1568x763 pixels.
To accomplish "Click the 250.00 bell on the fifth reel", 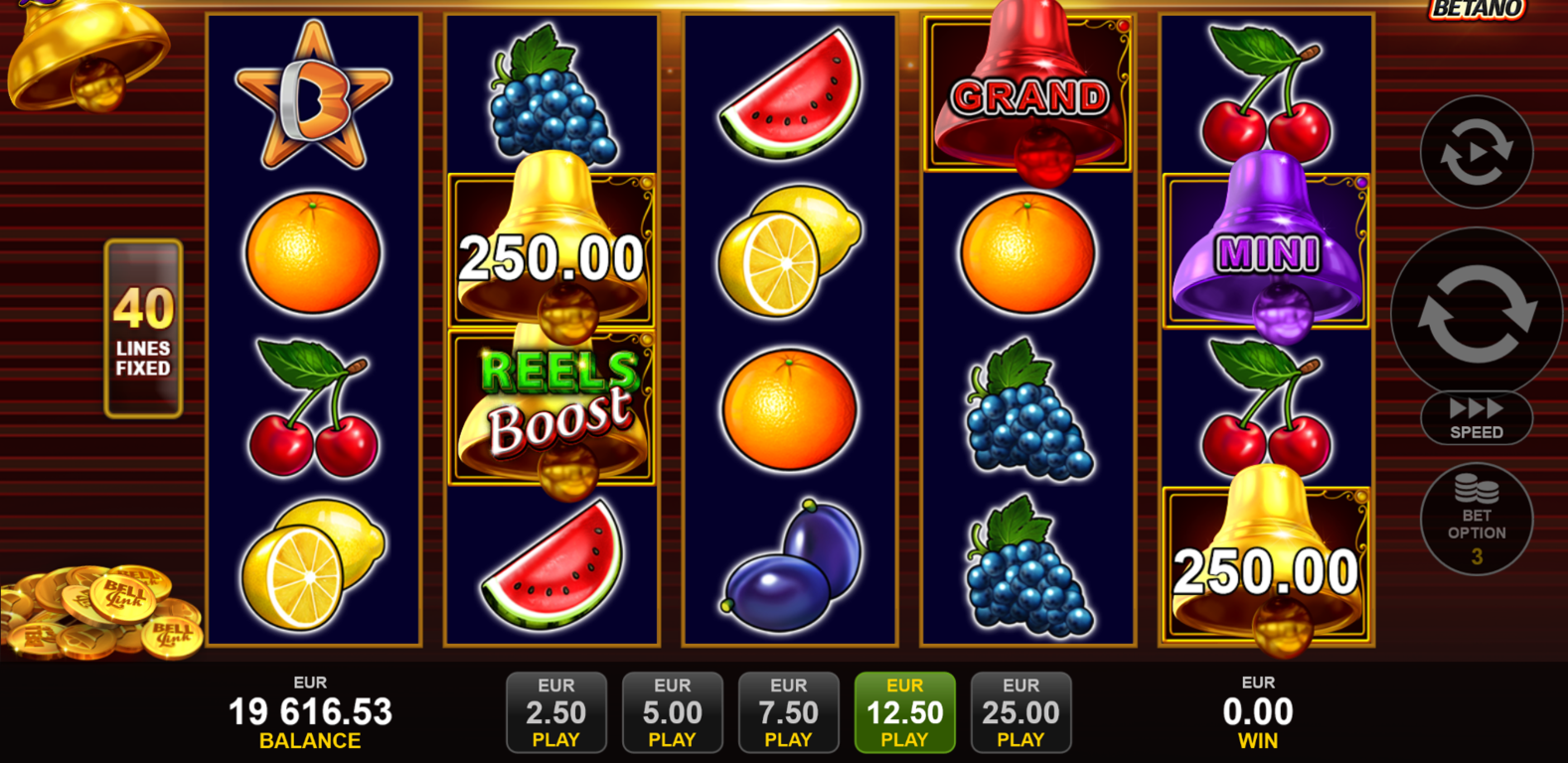I will (1266, 566).
